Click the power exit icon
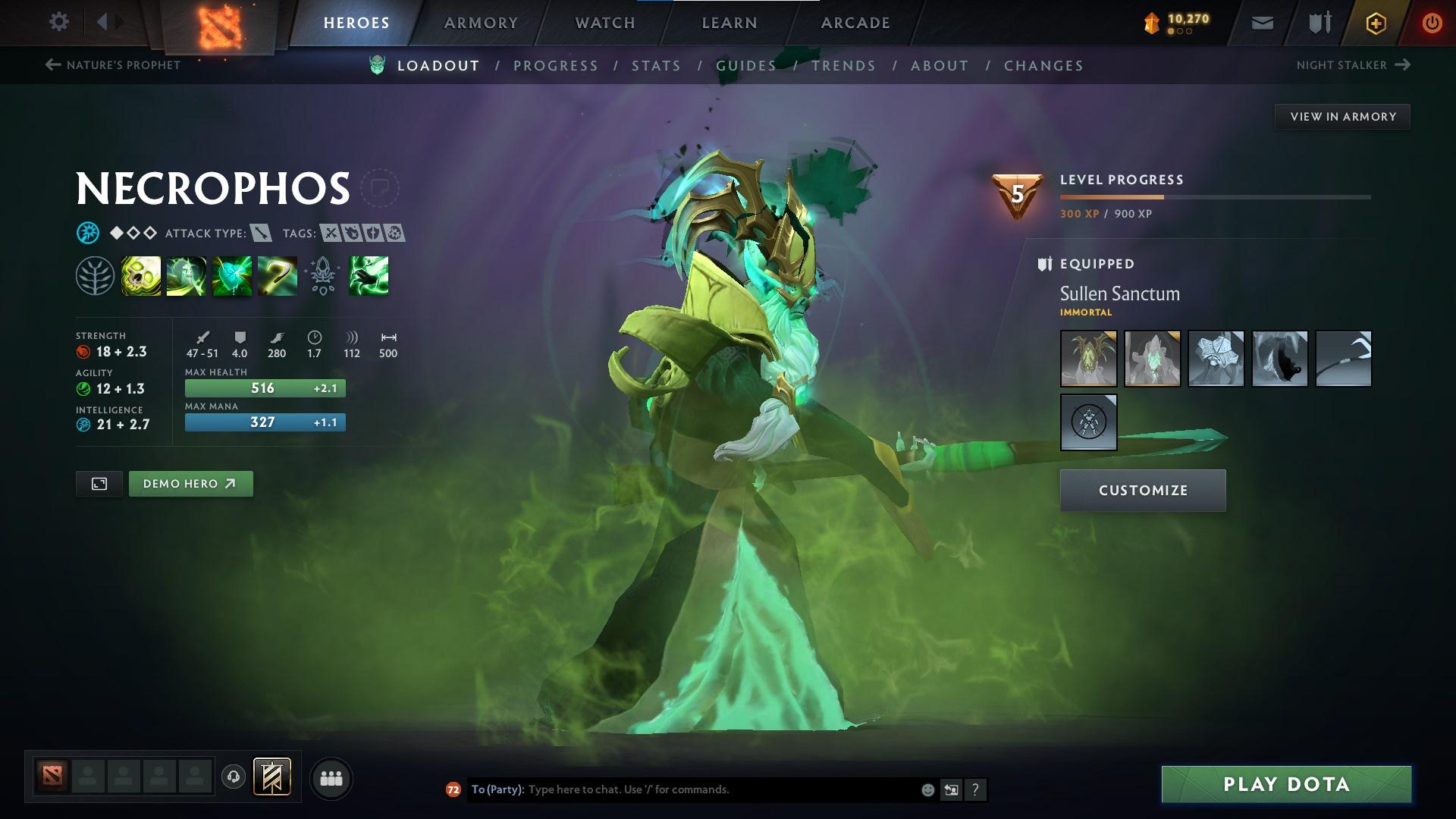Viewport: 1456px width, 819px height. click(1430, 22)
